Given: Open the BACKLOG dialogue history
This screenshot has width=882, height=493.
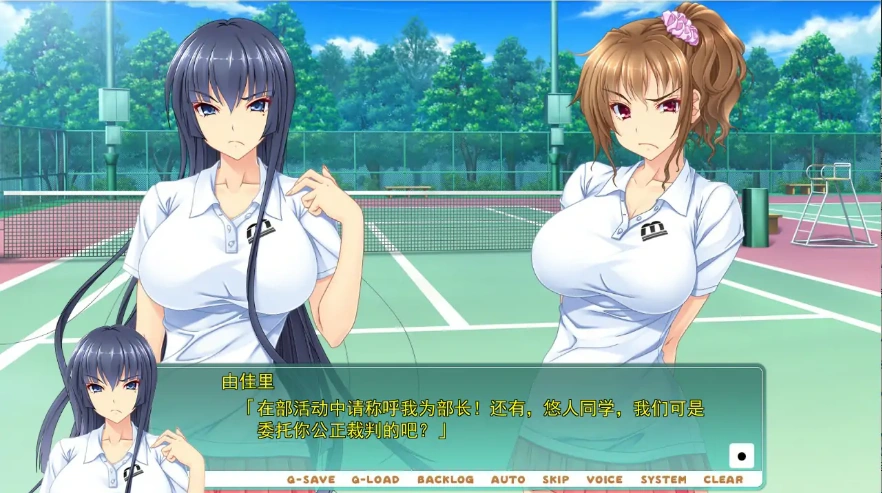Looking at the screenshot, I should click(445, 480).
